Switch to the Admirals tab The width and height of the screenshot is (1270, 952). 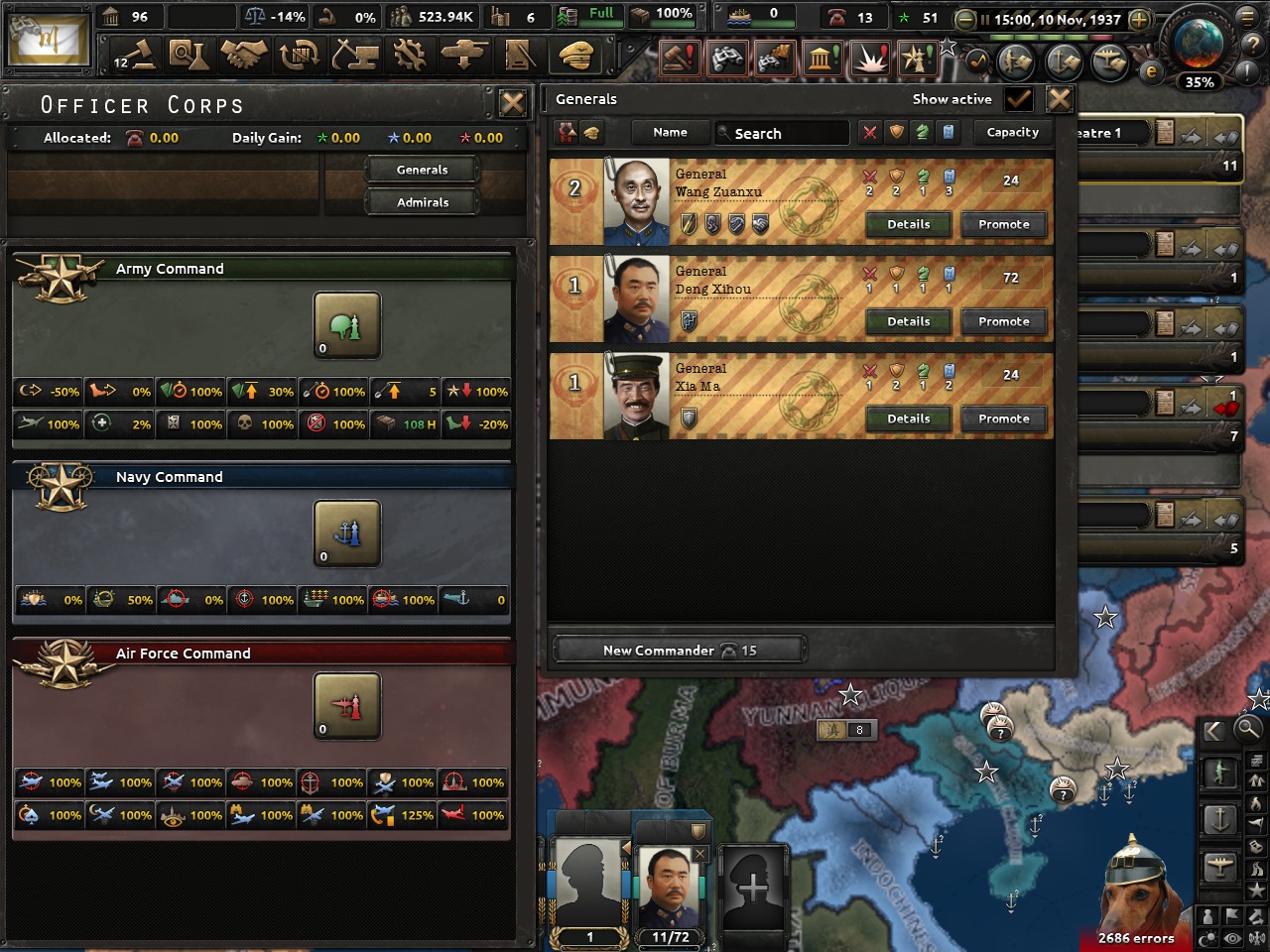coord(422,202)
